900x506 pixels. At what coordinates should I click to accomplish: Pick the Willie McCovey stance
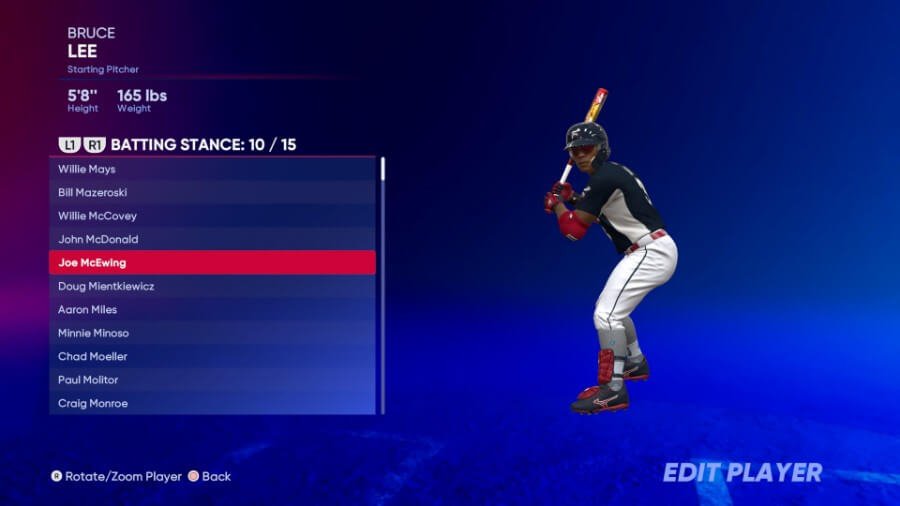pos(212,216)
